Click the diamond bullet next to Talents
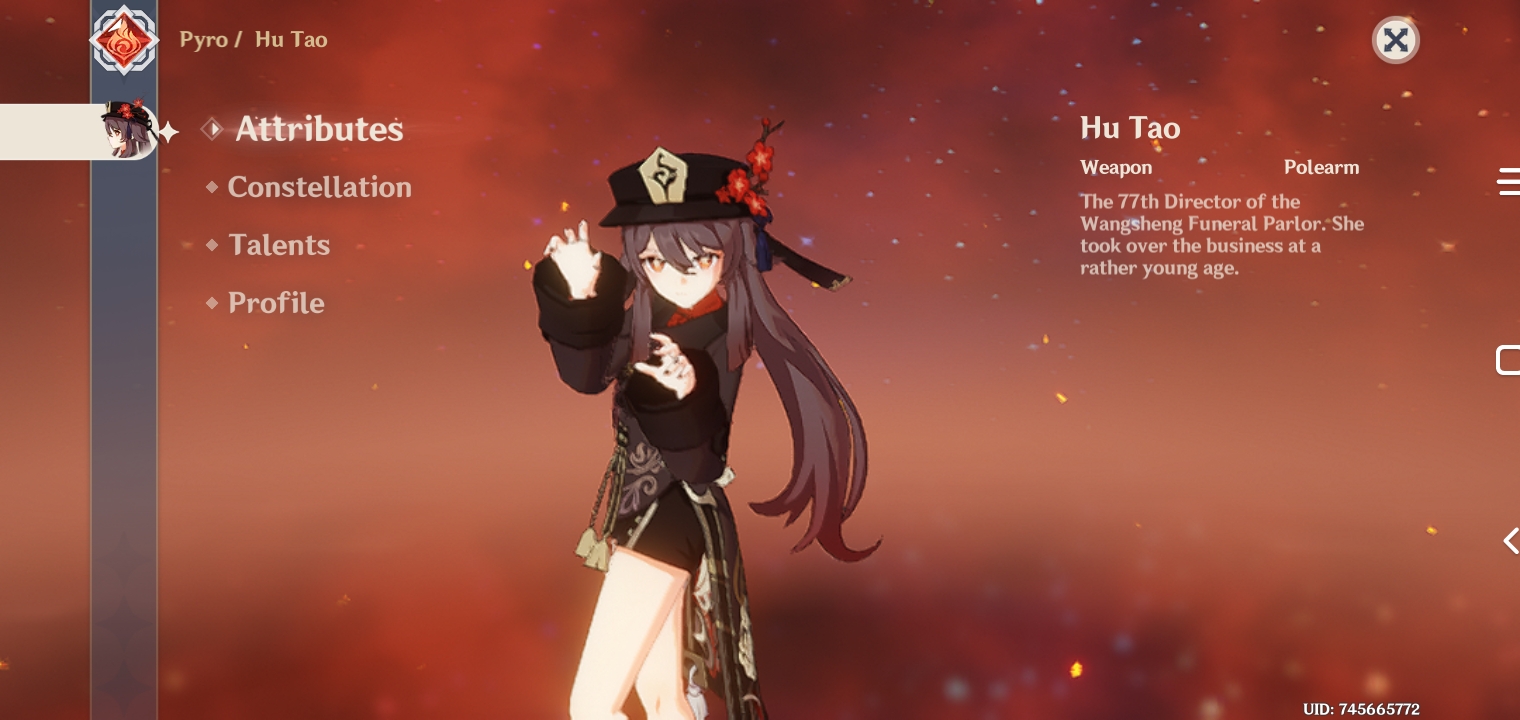Screen dimensions: 1520x720 [x=211, y=244]
